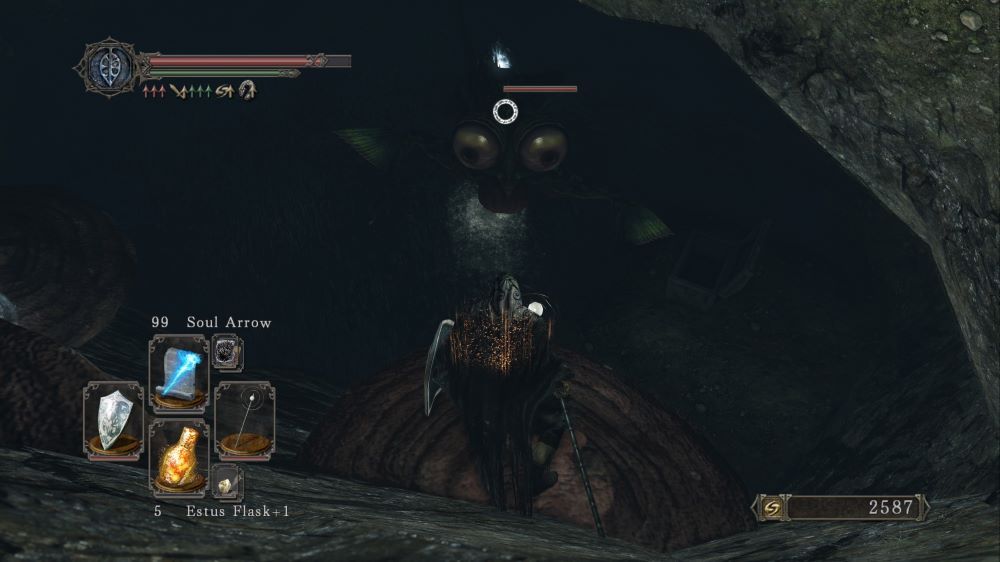Select the silver shield left-hand slot
Viewport: 1000px width, 562px height.
[x=113, y=418]
